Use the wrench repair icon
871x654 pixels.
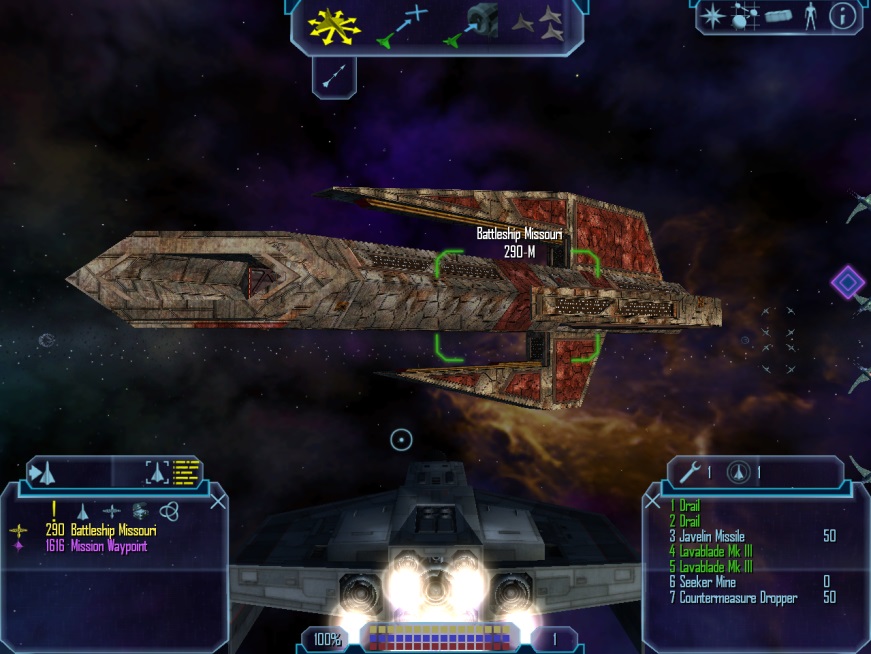(x=689, y=471)
